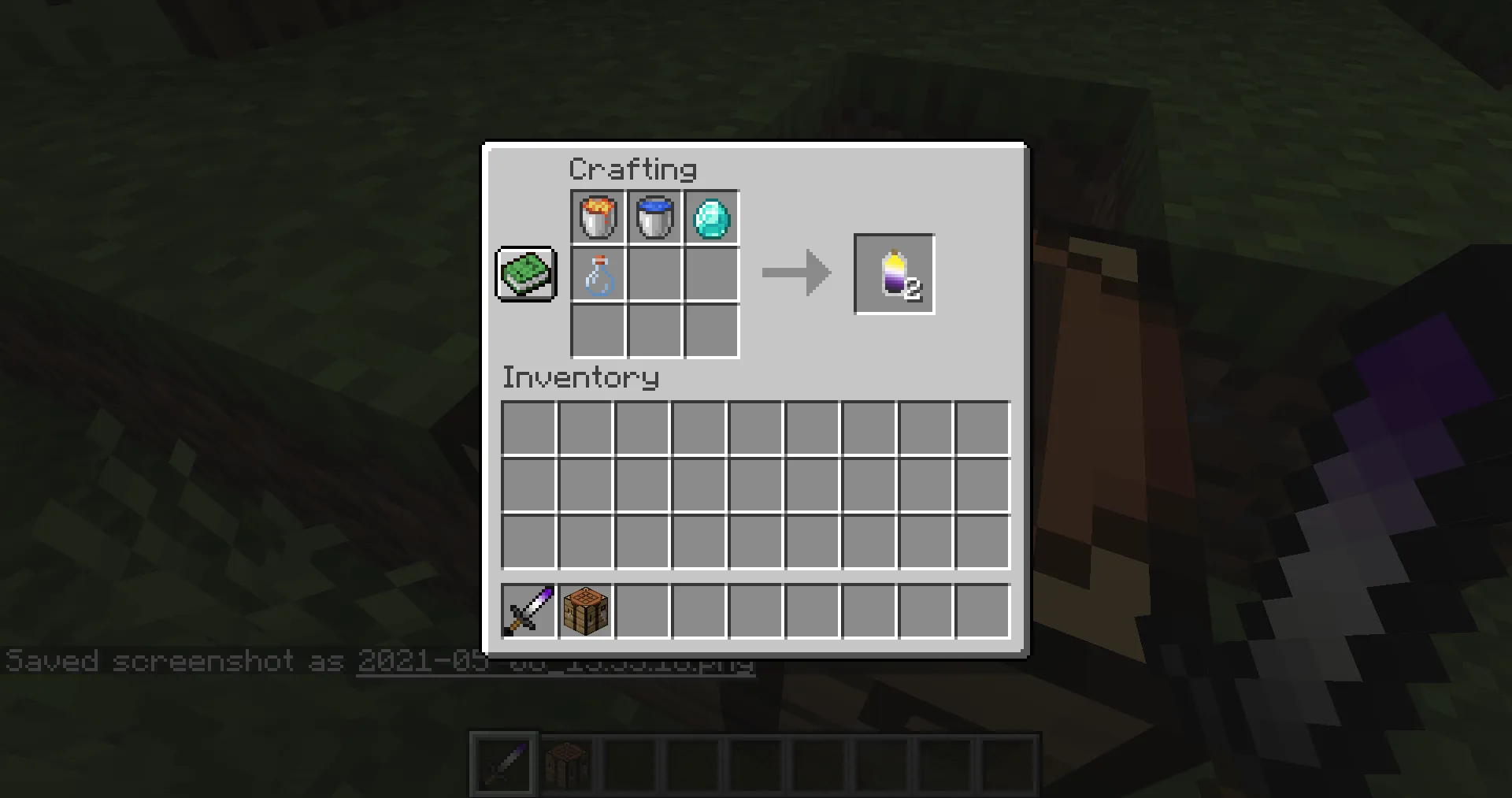
Task: Click the bottom-right empty inventory slot
Action: [x=981, y=541]
